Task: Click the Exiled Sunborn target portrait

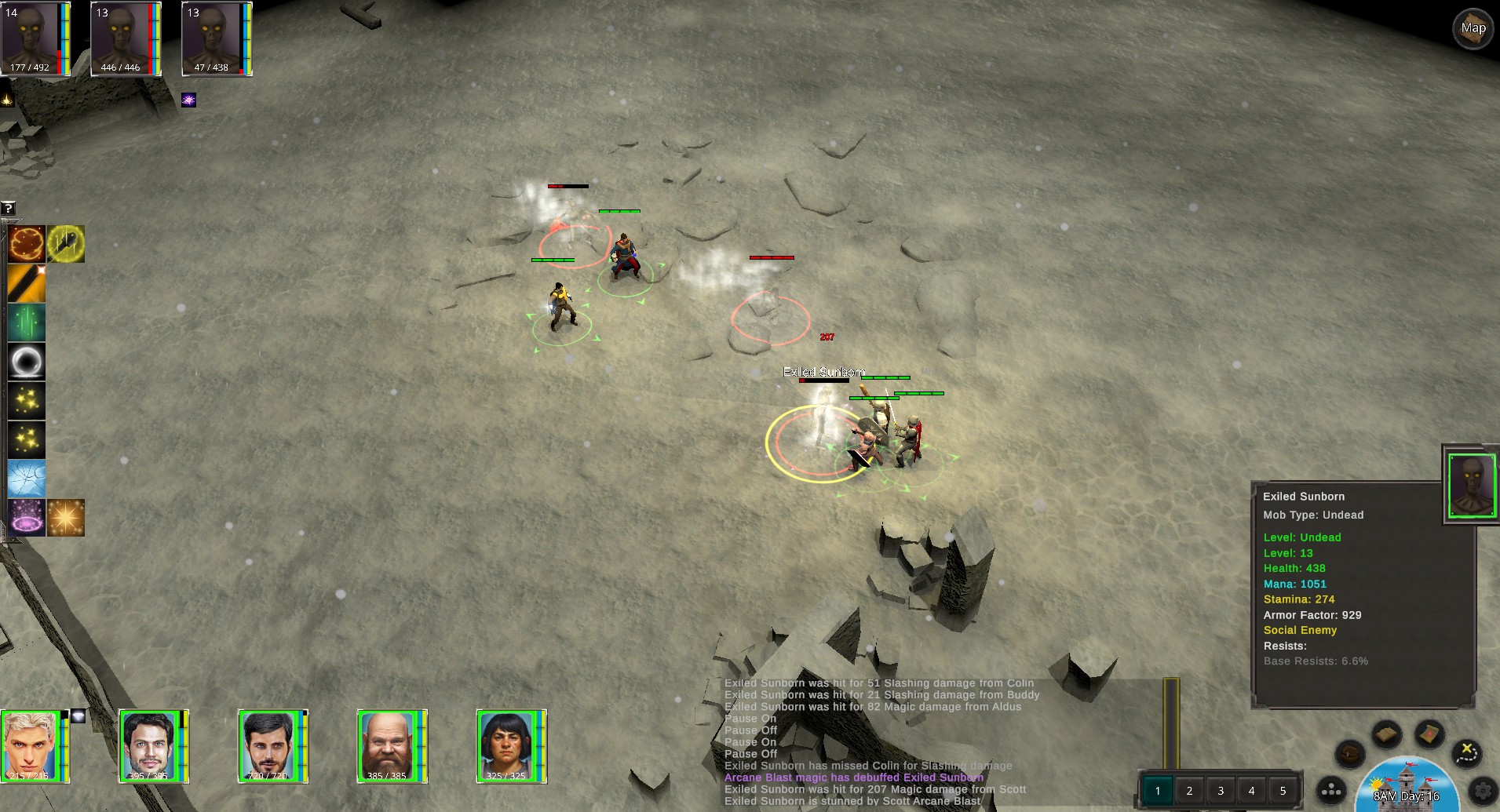Action: pyautogui.click(x=1471, y=485)
